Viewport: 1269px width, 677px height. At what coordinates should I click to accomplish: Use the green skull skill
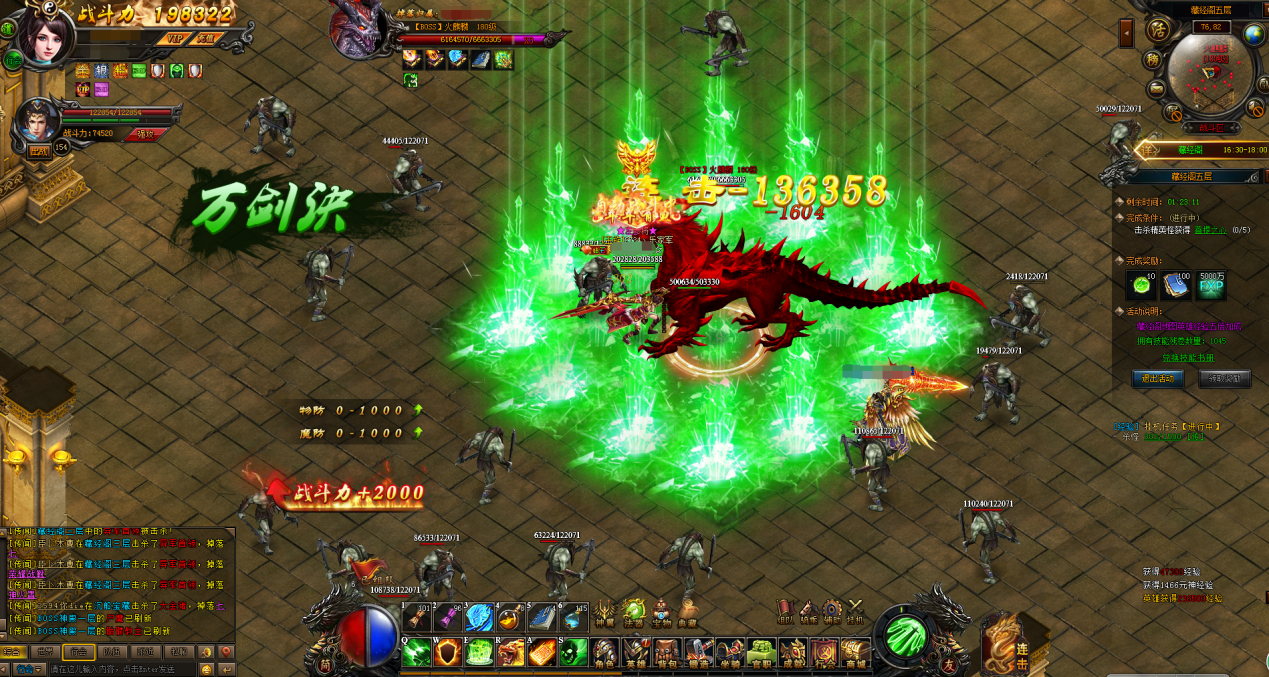click(x=573, y=652)
